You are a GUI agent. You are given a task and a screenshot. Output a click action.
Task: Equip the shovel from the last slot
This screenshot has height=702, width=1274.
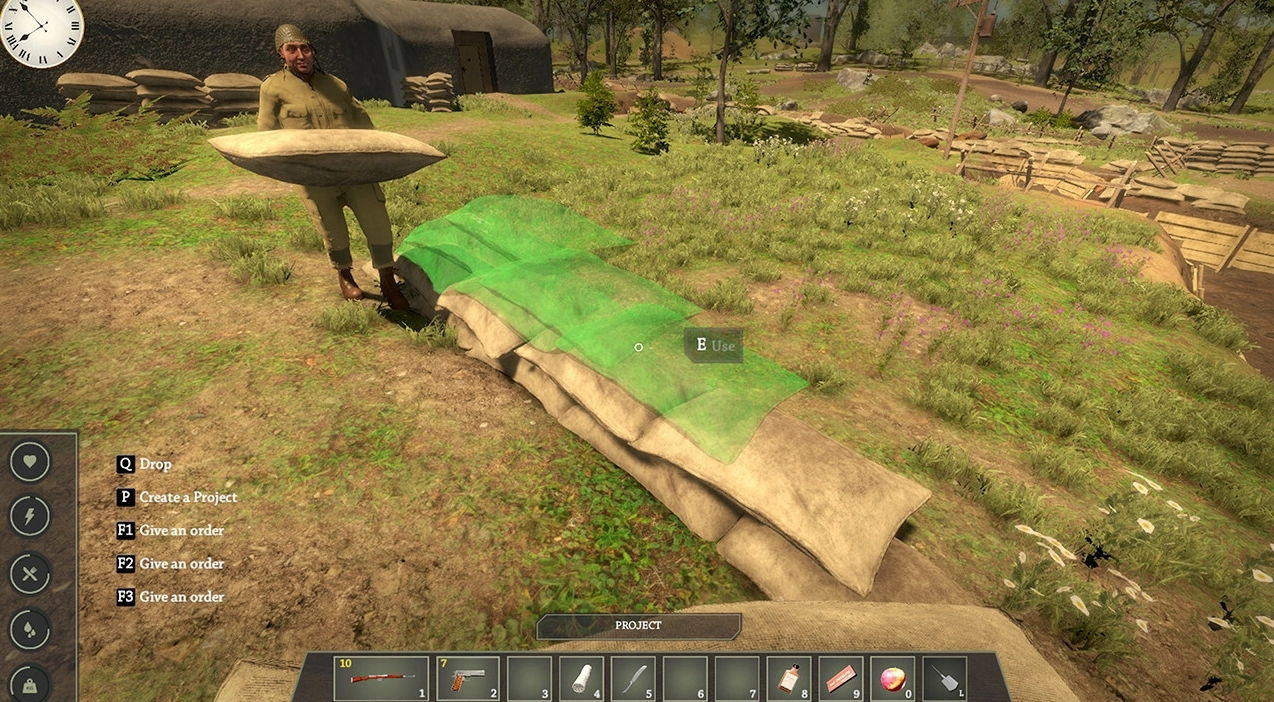pos(944,678)
